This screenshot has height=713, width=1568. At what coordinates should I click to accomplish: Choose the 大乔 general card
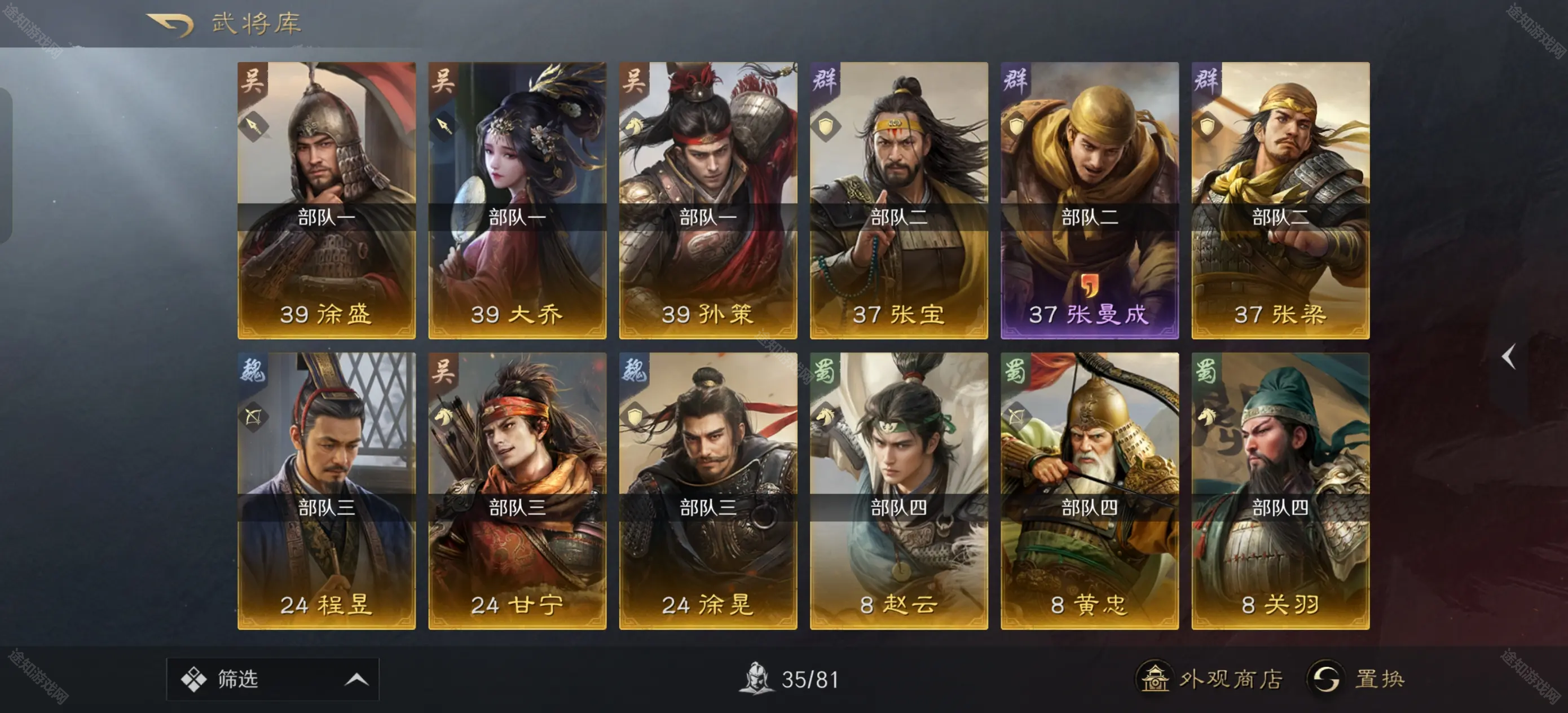coord(517,200)
